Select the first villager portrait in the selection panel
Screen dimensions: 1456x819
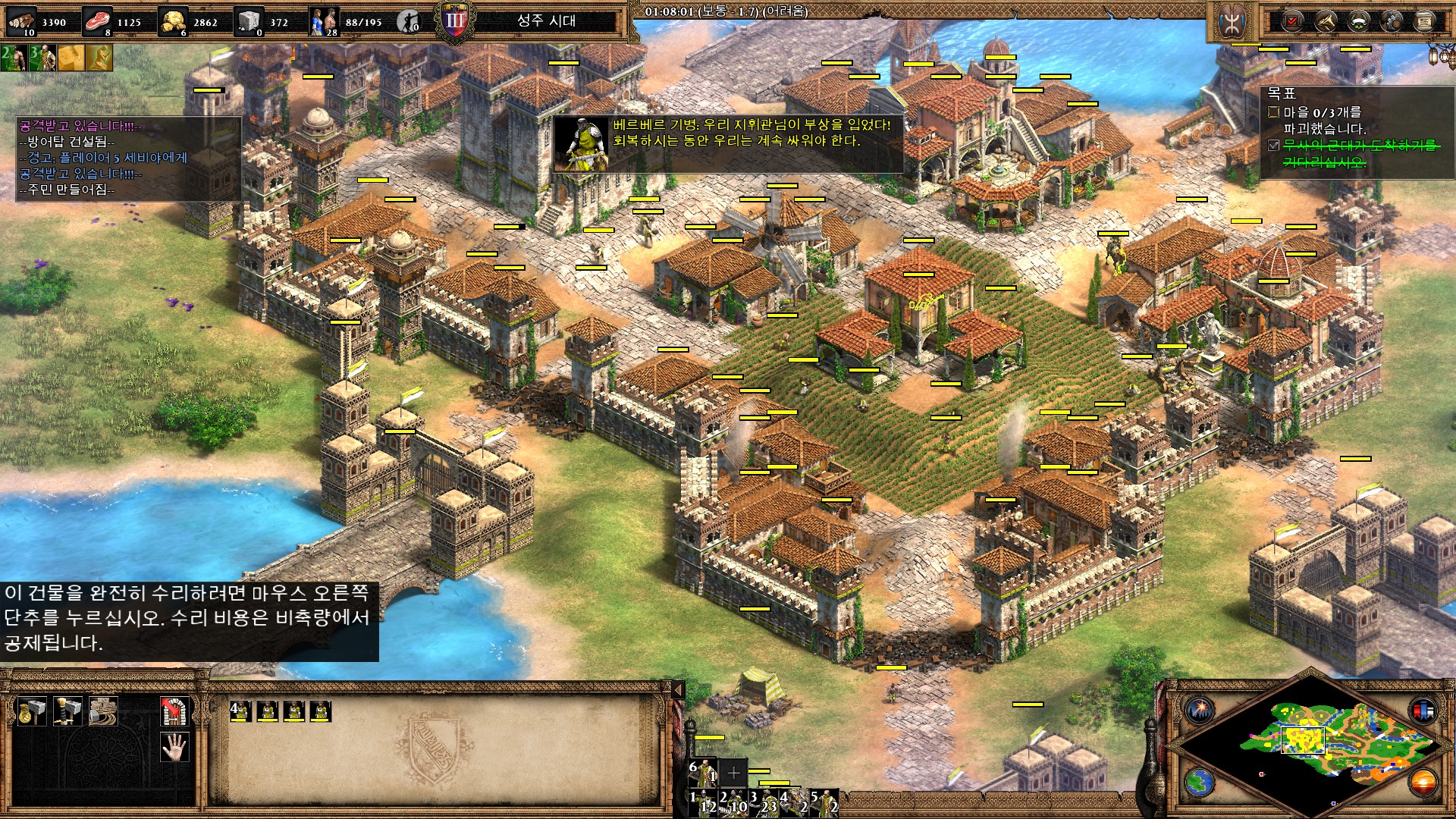point(241,711)
